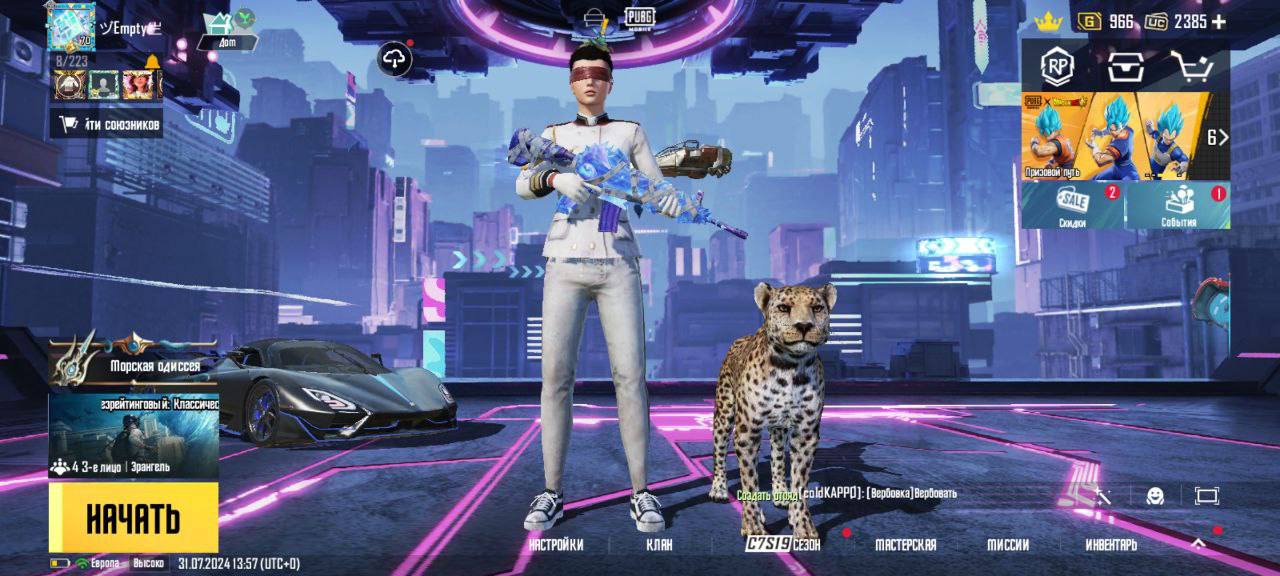Open the C7S19 Сезон menu
This screenshot has height=576, width=1280.
[x=783, y=545]
